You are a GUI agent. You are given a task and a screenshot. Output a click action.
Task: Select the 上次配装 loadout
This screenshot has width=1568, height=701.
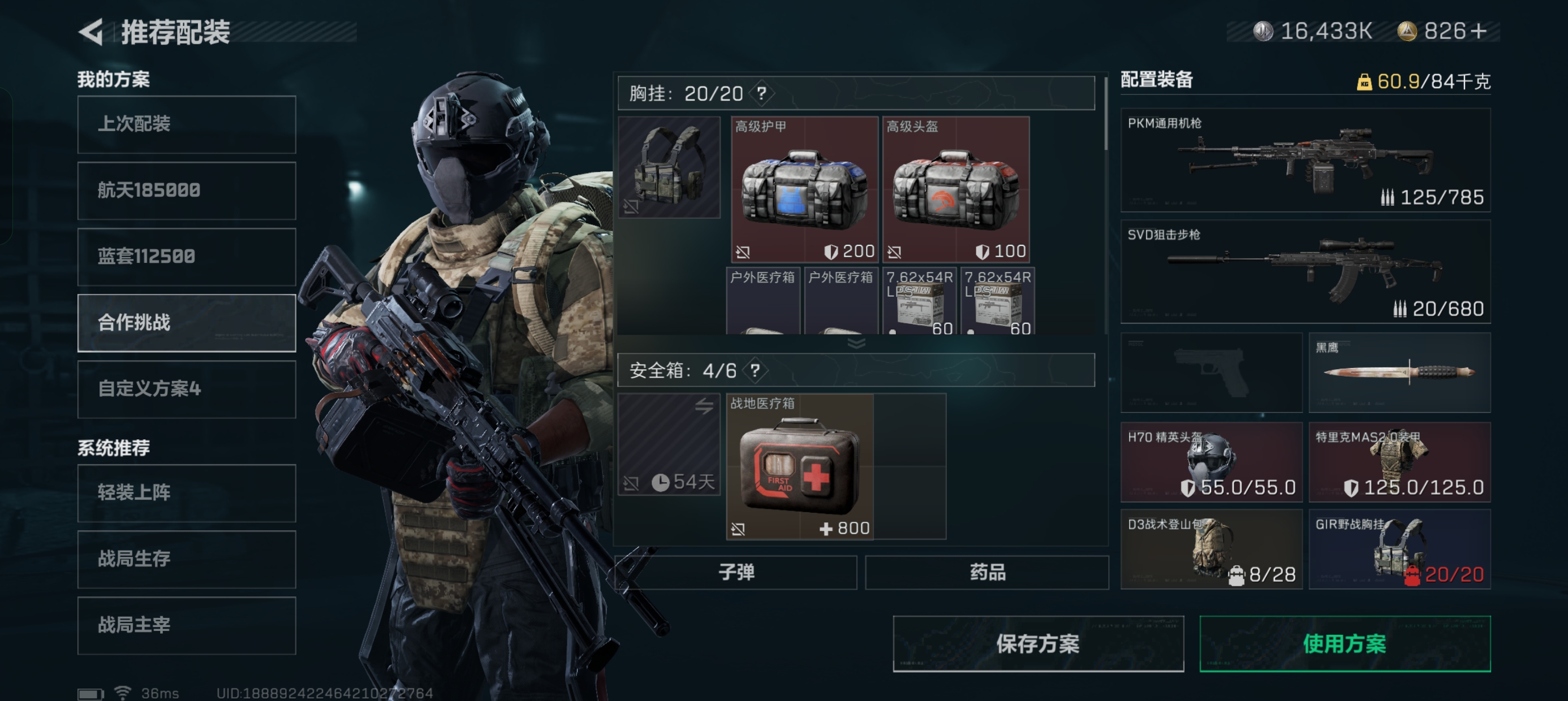186,124
